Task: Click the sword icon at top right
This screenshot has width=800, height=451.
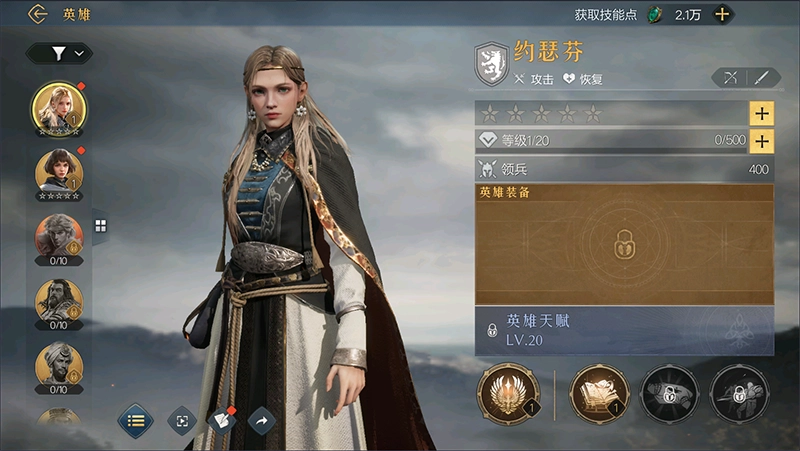Action: 763,77
